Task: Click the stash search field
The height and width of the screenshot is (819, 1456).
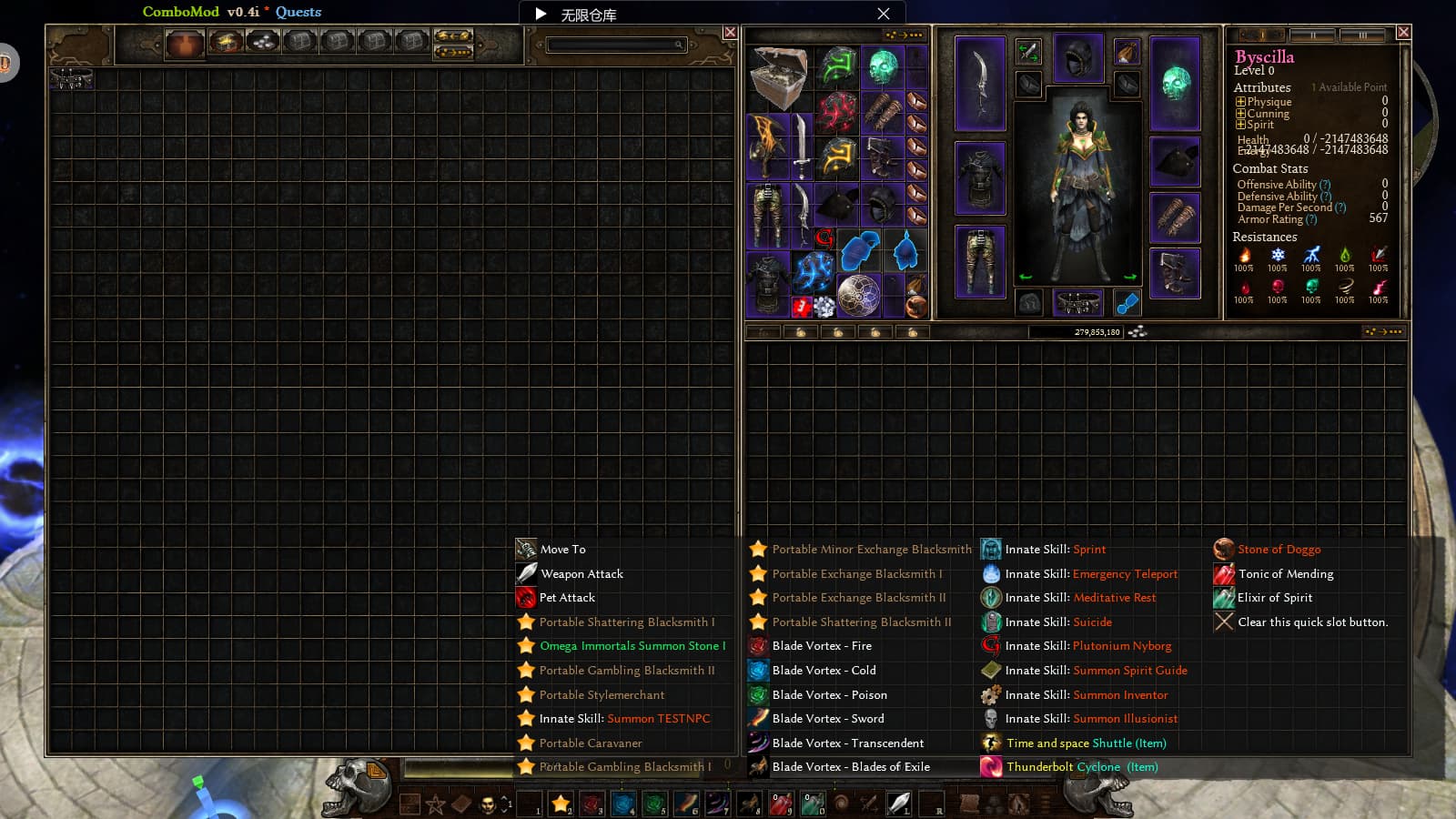Action: 613,45
